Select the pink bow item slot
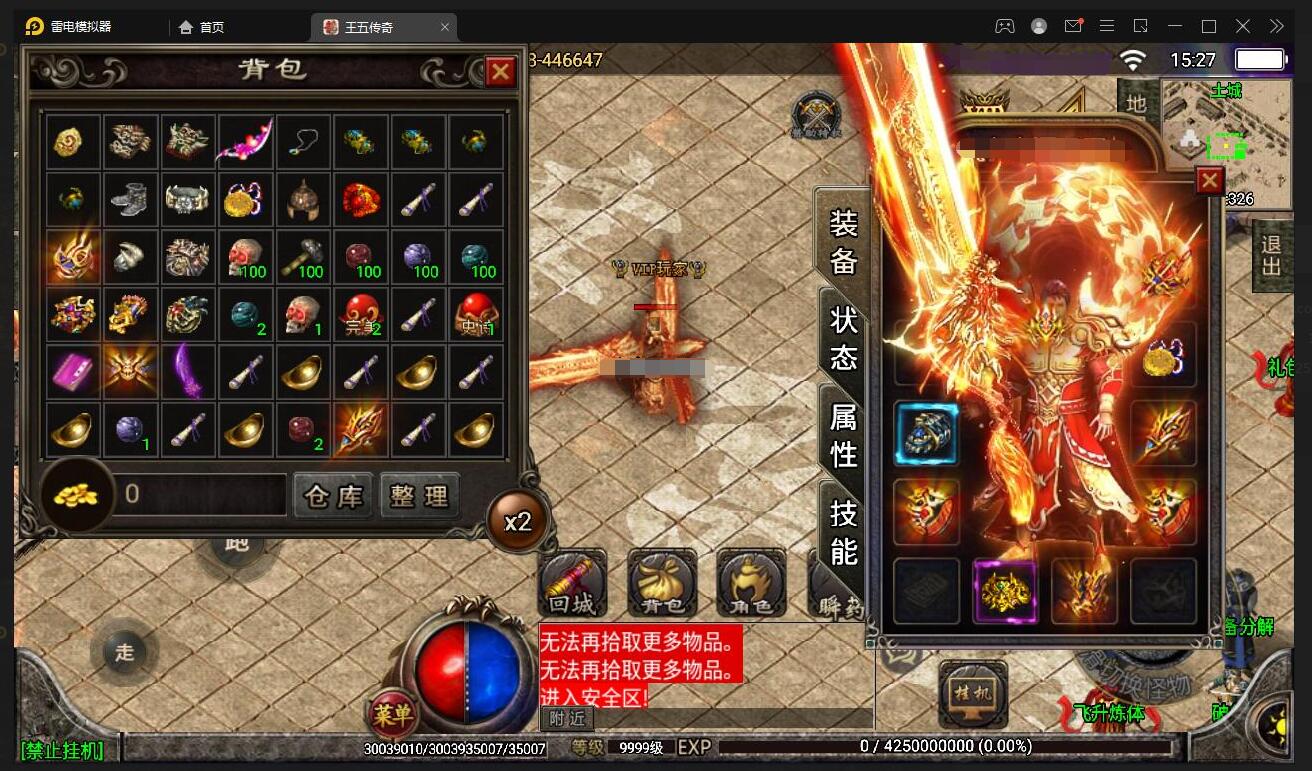1312x771 pixels. click(246, 142)
